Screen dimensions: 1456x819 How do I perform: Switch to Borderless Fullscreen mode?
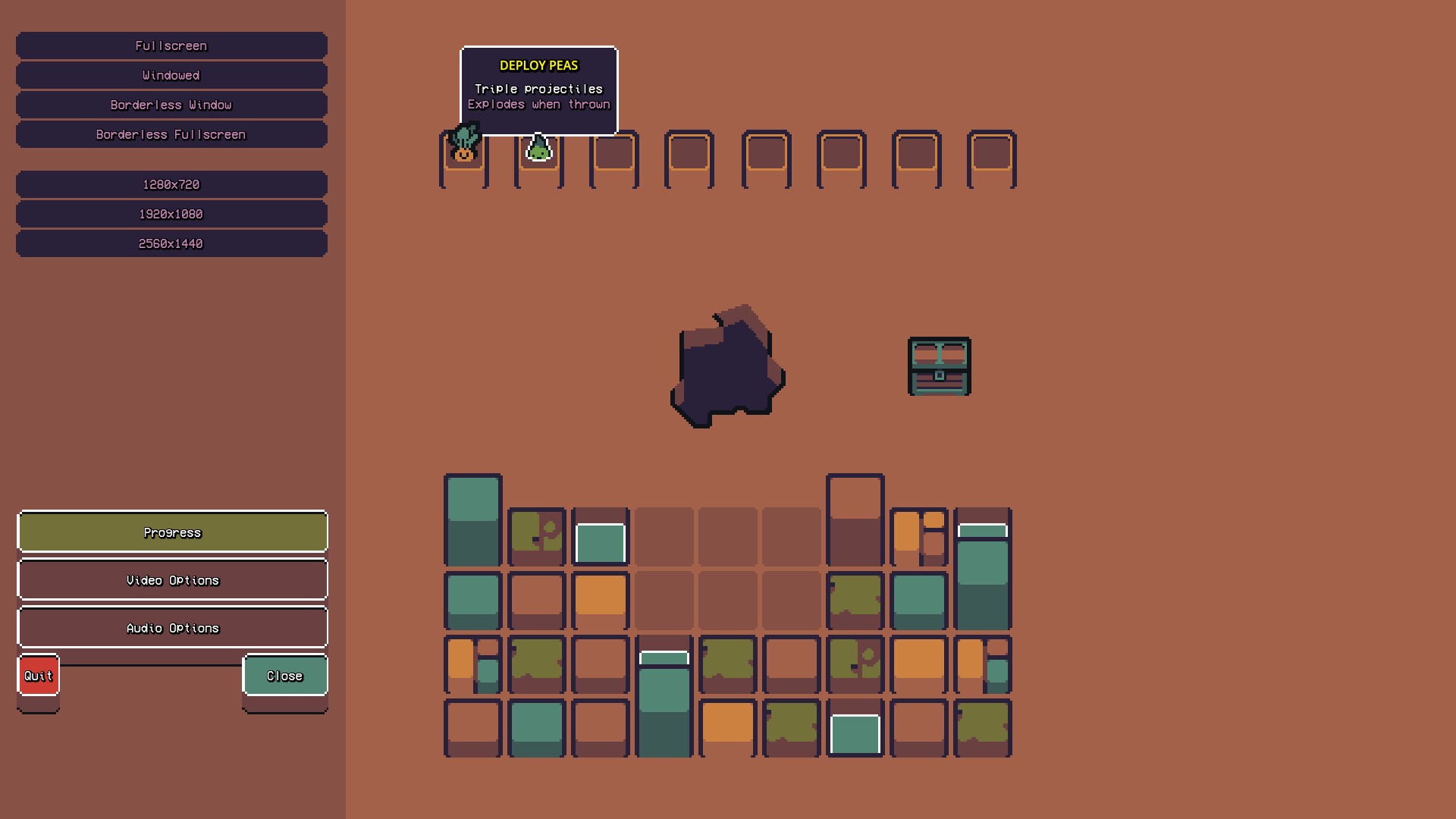(x=171, y=134)
